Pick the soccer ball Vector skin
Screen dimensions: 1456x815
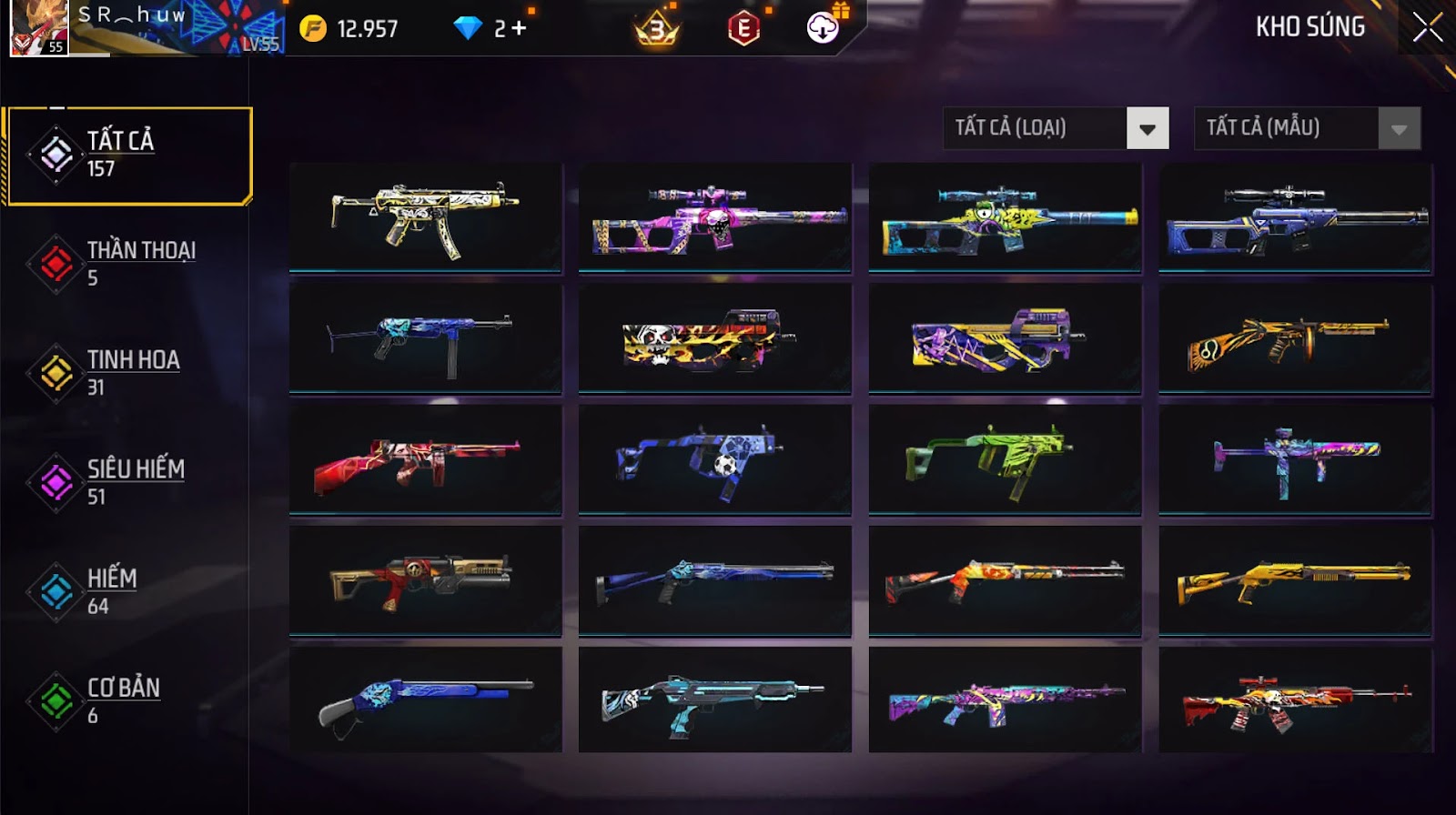715,459
